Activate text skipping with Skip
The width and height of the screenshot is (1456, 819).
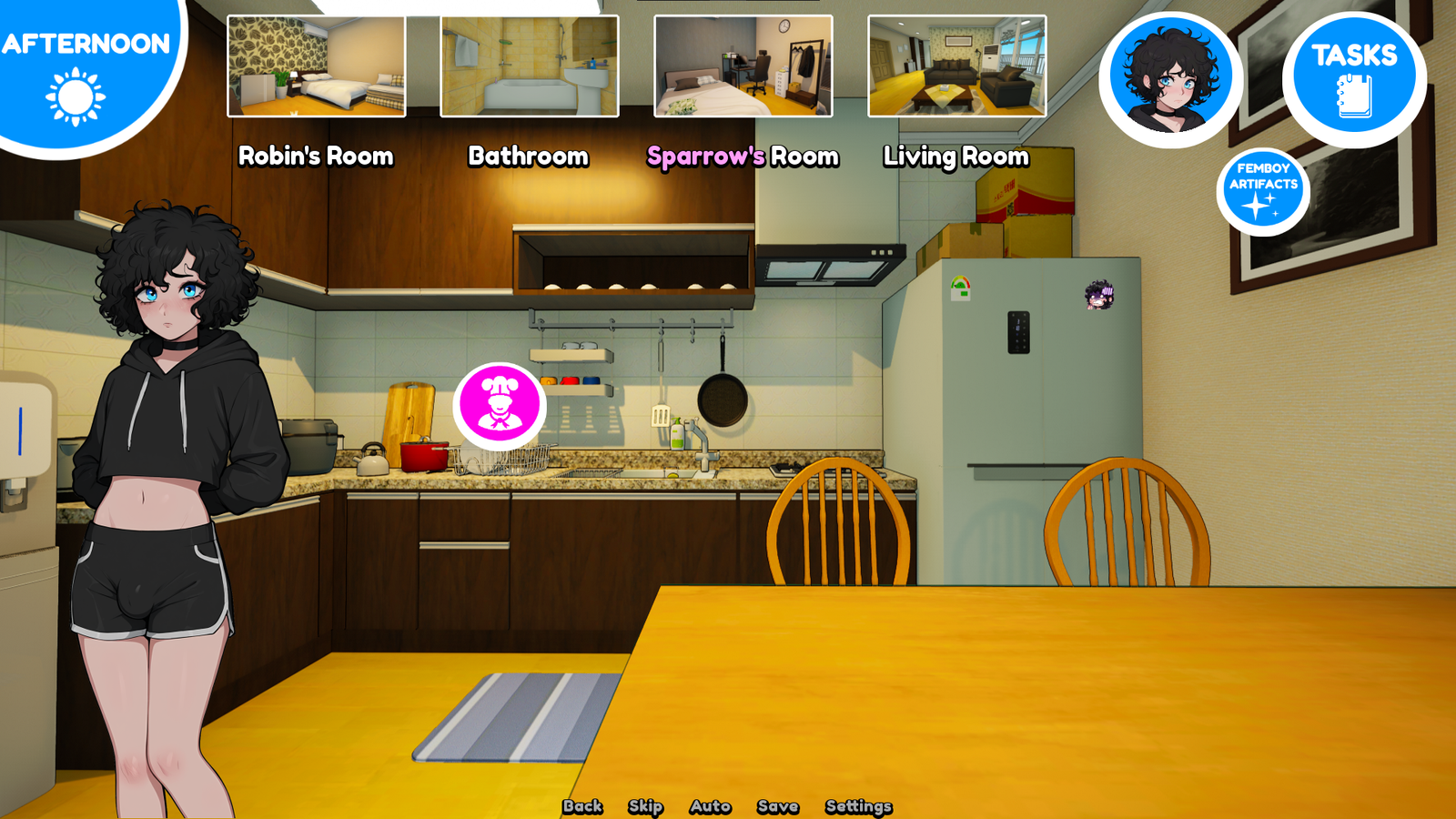[x=644, y=806]
